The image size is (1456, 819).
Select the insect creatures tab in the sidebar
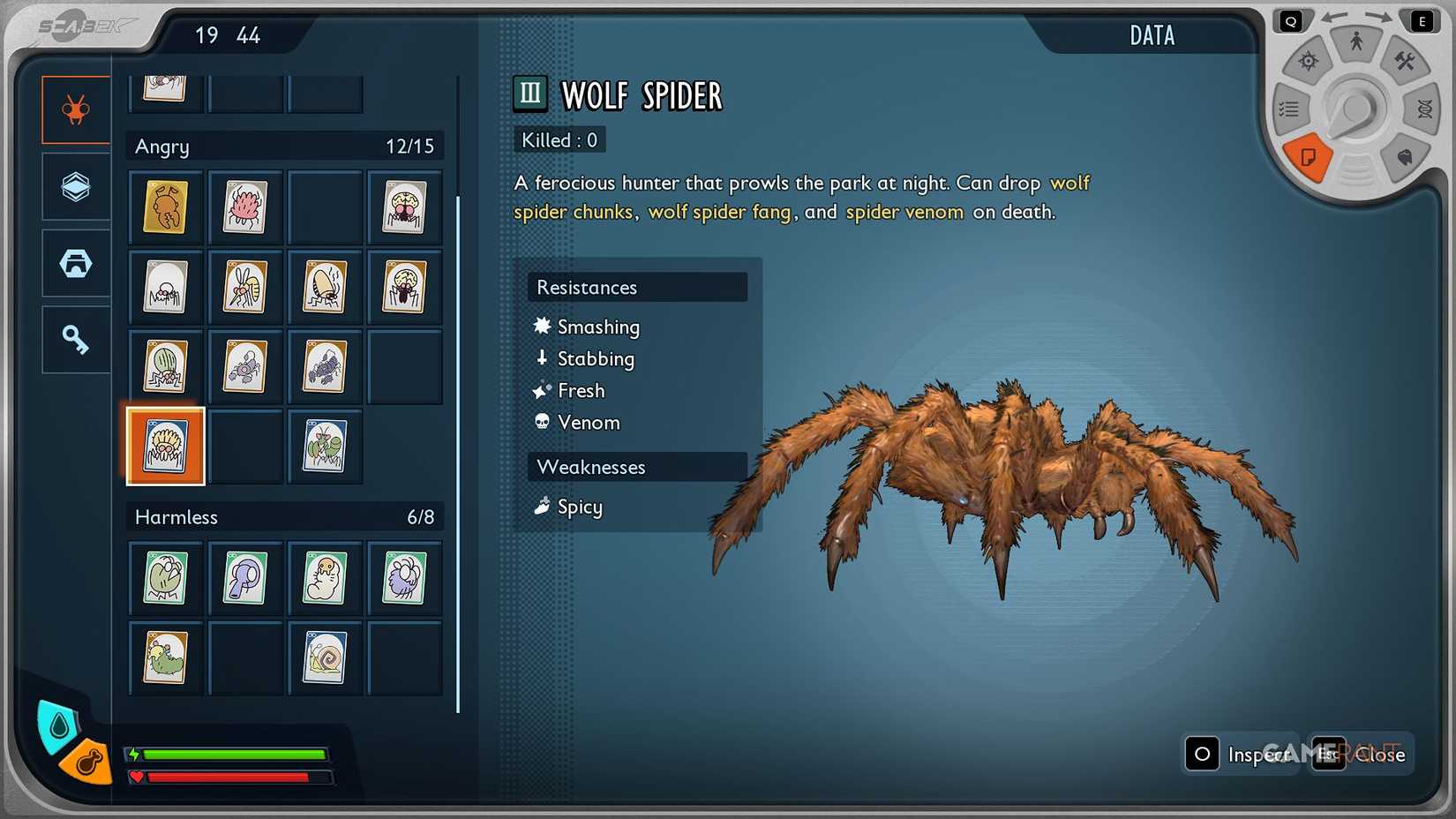[75, 109]
